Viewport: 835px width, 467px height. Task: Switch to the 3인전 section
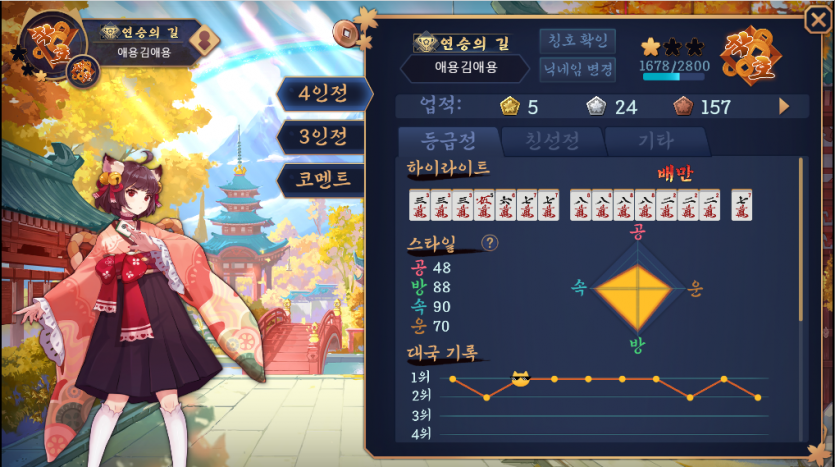coord(322,136)
